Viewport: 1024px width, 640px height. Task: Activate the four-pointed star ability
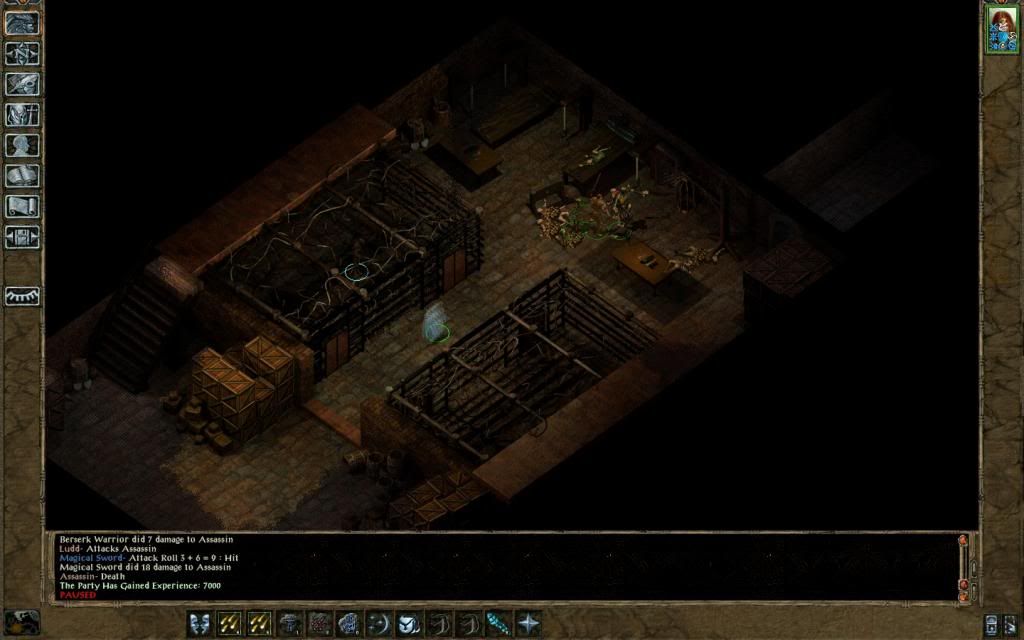(528, 623)
